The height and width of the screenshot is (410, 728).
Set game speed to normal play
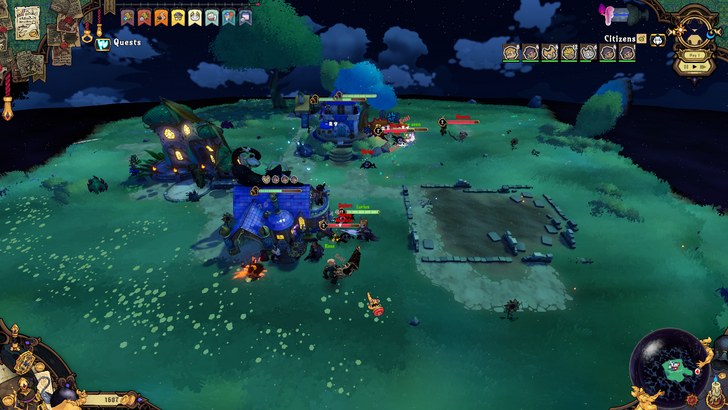[693, 66]
